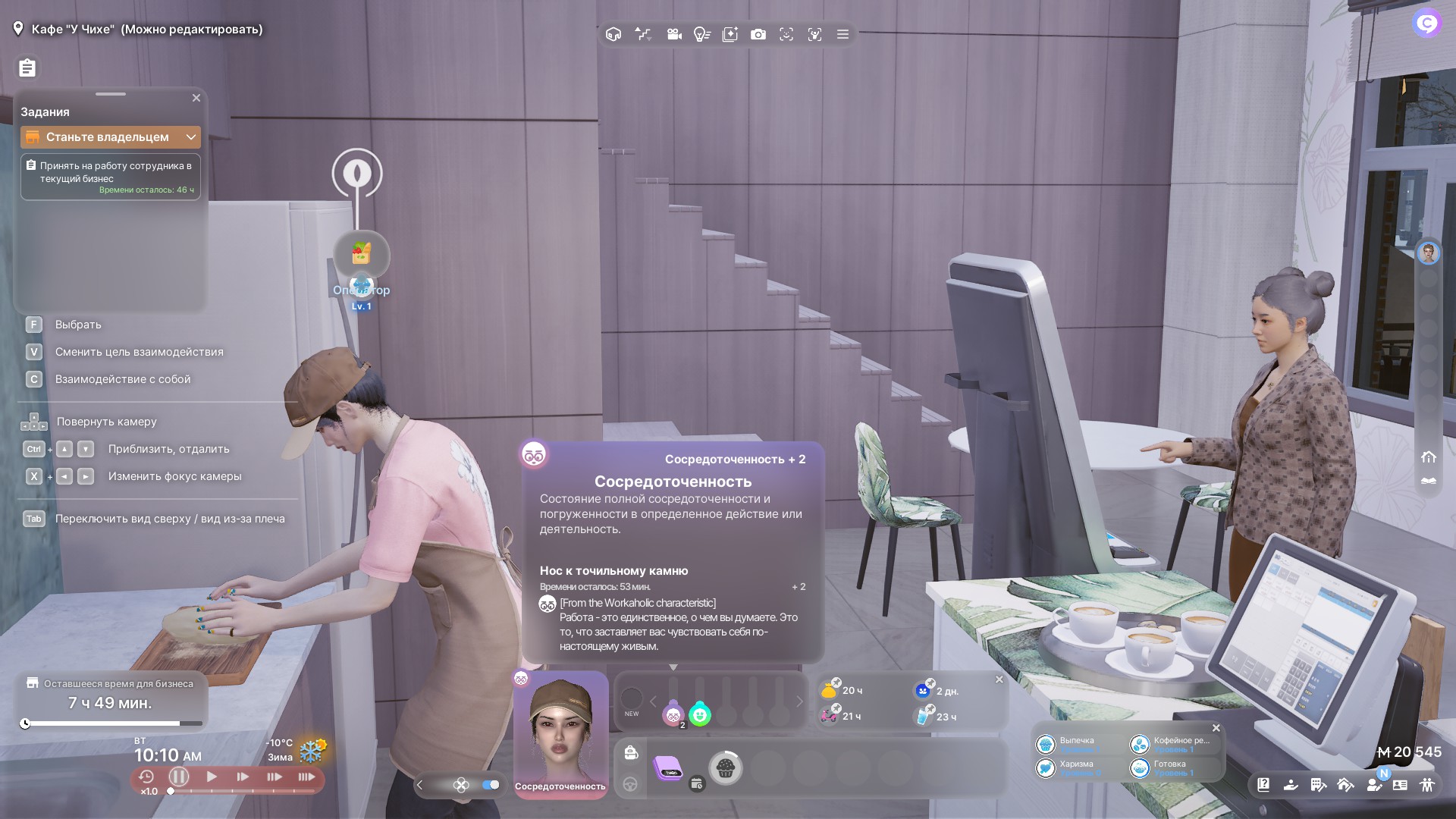Screen dimensions: 1456x819
Task: Open the backpack inventory tab
Action: pyautogui.click(x=630, y=753)
